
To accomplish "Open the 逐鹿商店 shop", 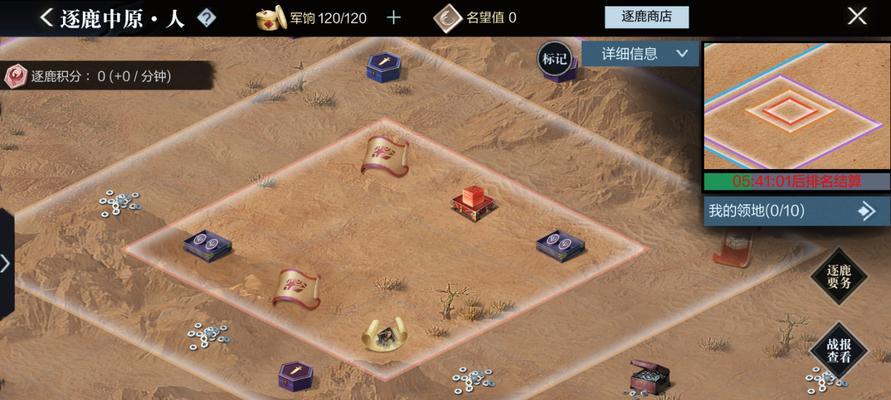I will 647,17.
